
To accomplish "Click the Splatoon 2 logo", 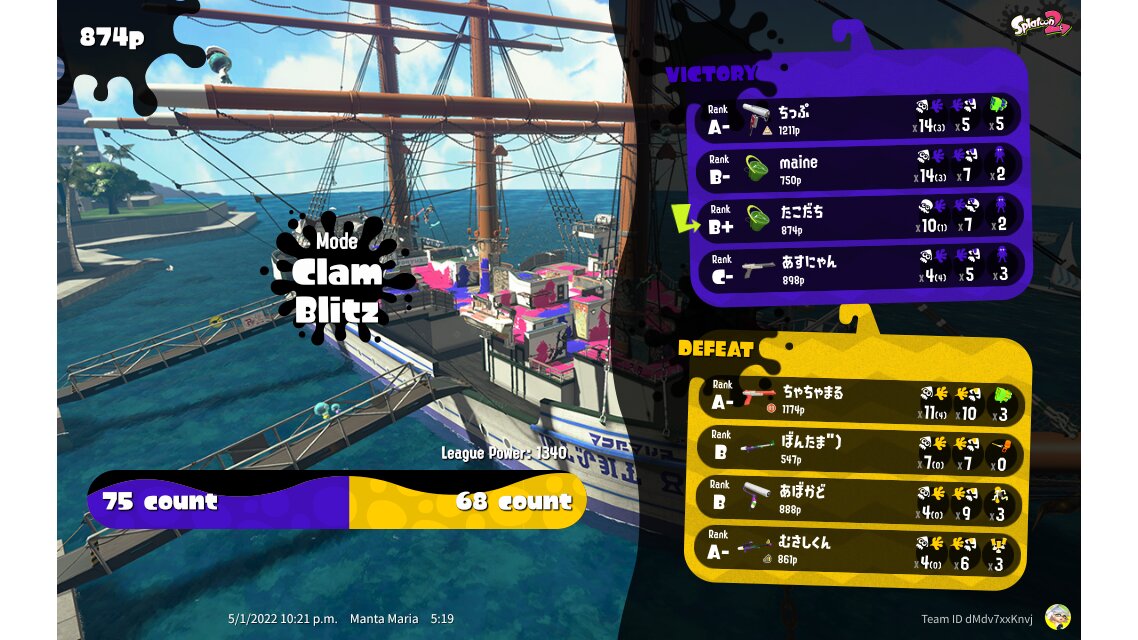I will tap(1040, 23).
